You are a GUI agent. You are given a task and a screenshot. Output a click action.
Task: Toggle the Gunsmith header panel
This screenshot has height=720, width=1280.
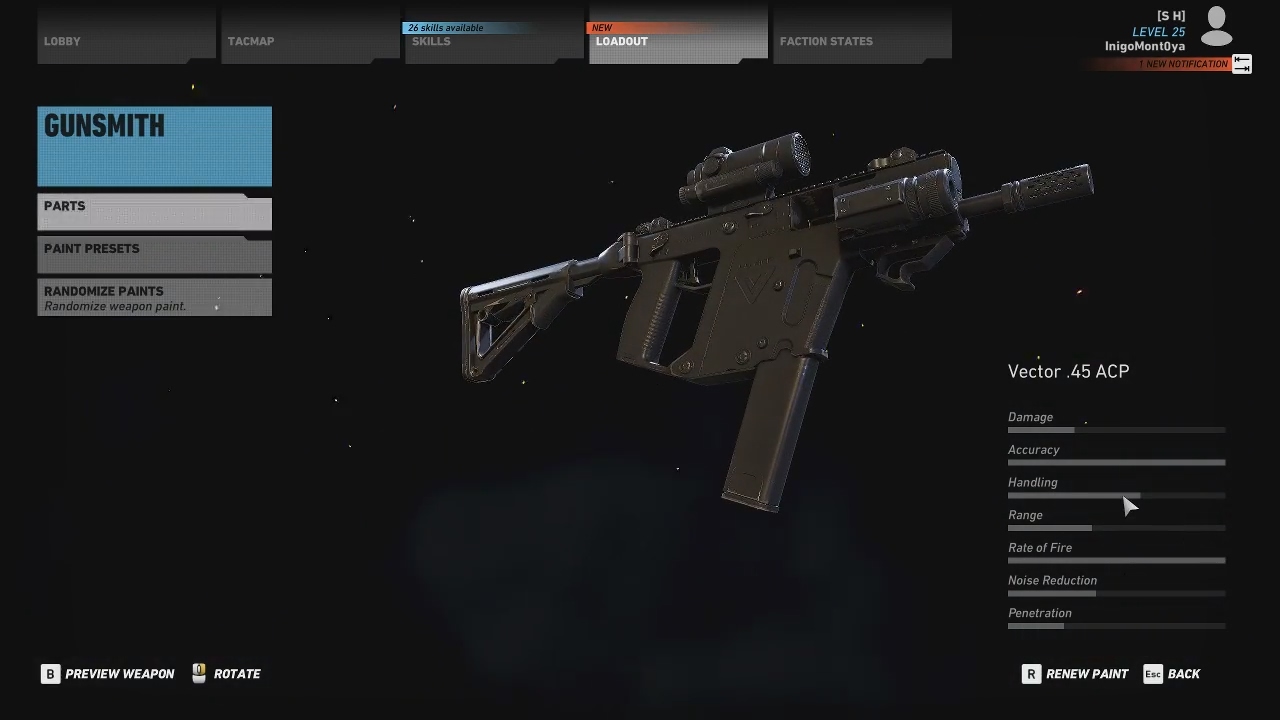(x=154, y=143)
